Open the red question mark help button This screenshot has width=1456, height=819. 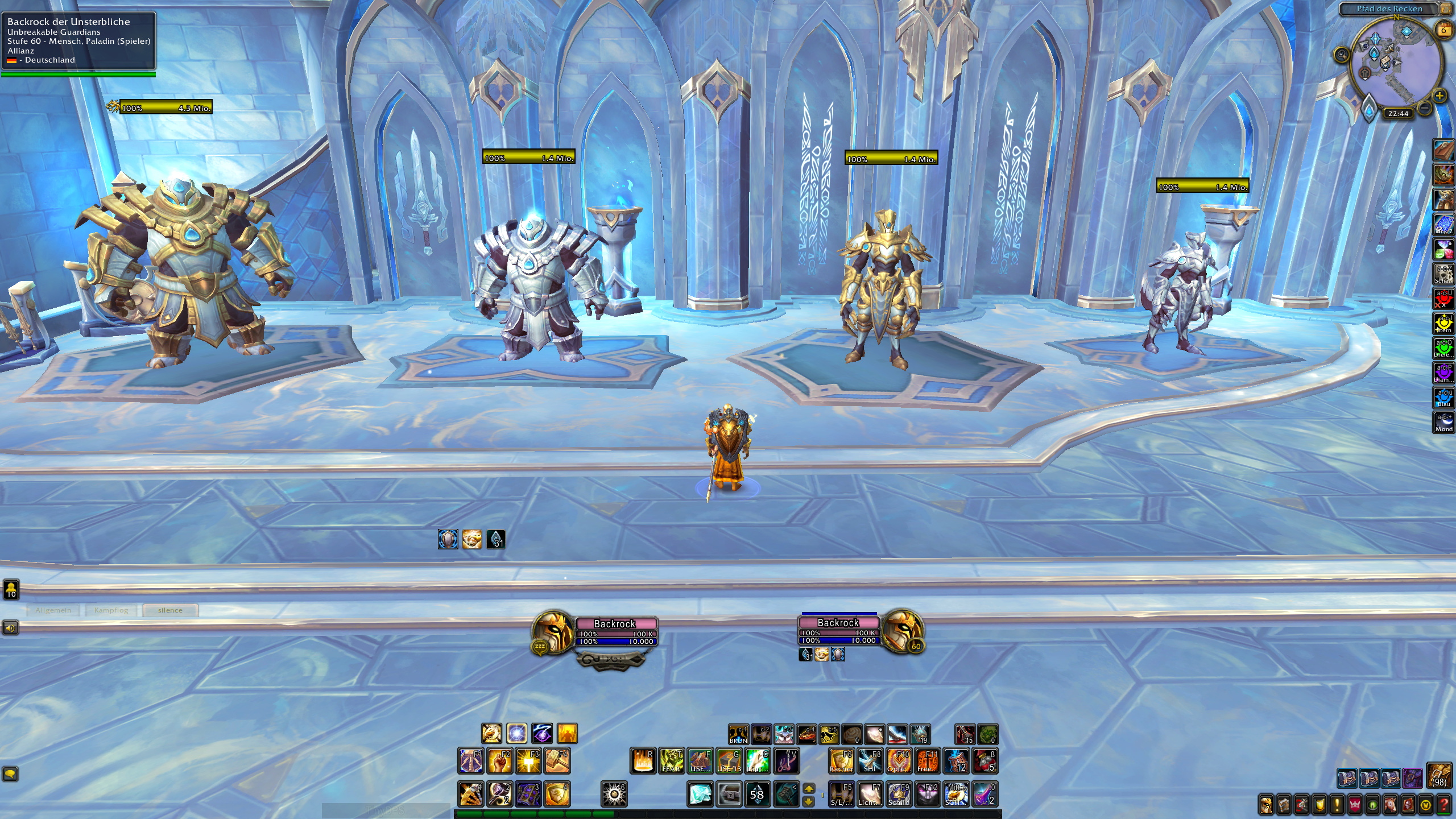pos(1443,805)
